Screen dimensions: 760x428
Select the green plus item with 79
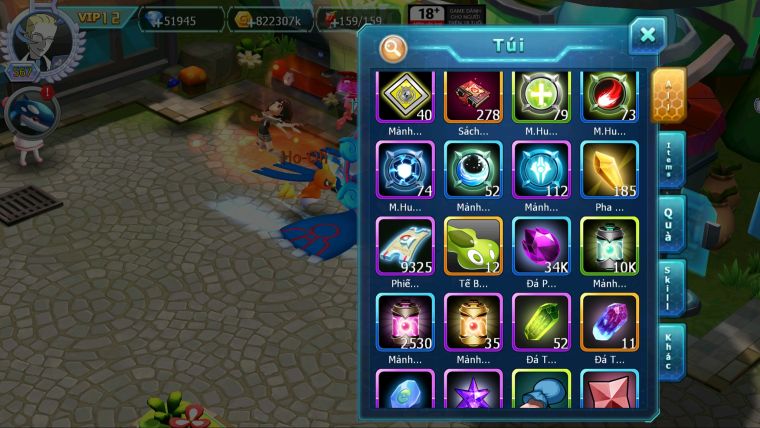click(541, 98)
